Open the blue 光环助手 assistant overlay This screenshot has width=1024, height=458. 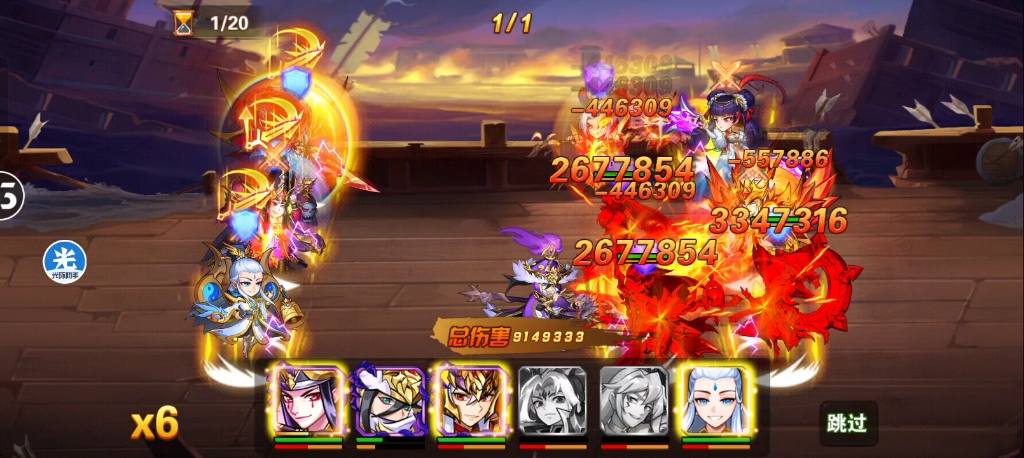(65, 262)
